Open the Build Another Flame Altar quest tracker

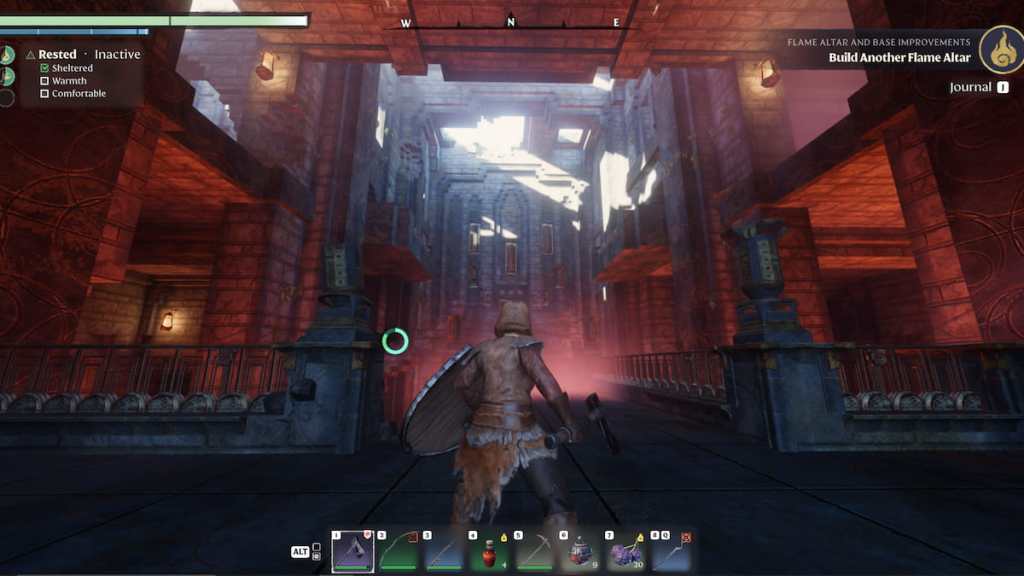pos(899,57)
